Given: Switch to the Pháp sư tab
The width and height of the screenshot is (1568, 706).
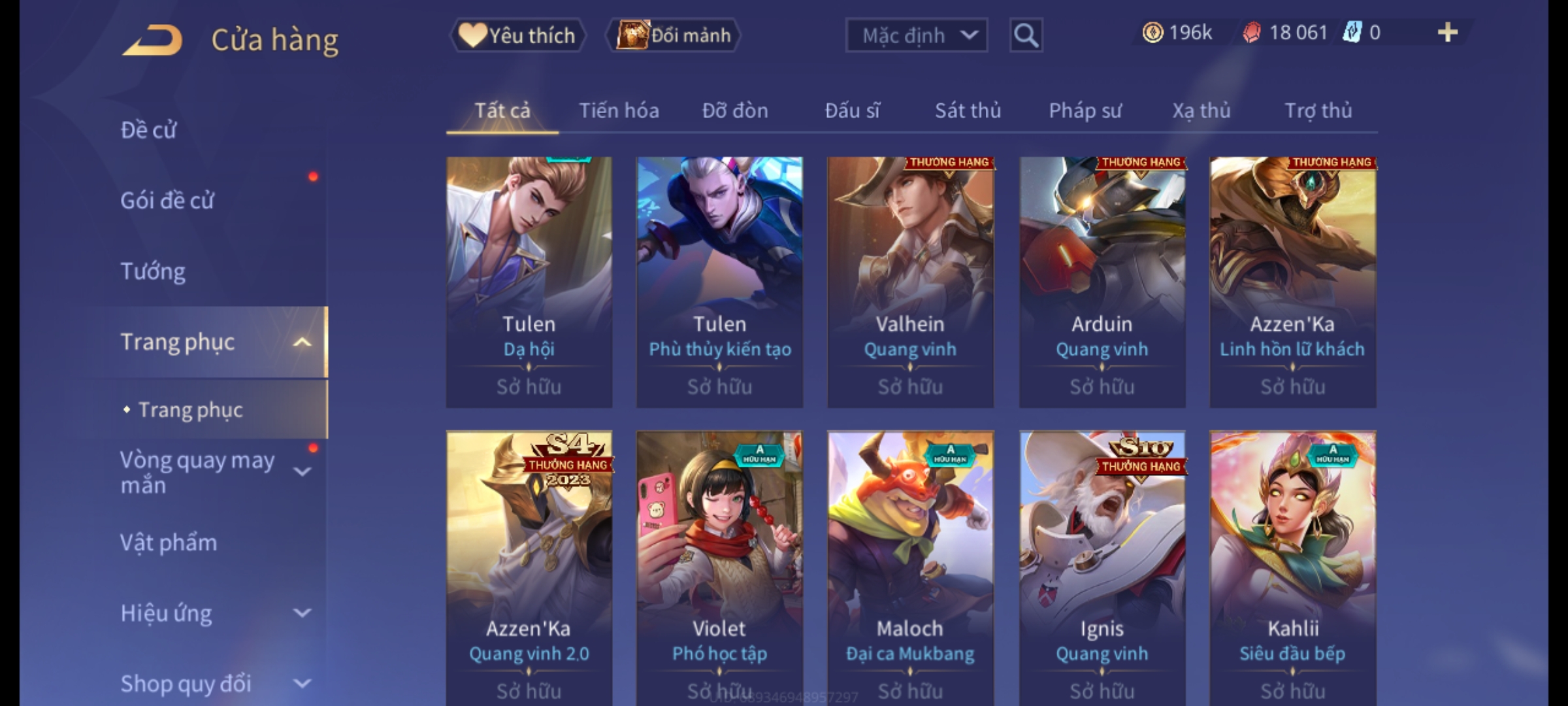Looking at the screenshot, I should click(x=1085, y=110).
